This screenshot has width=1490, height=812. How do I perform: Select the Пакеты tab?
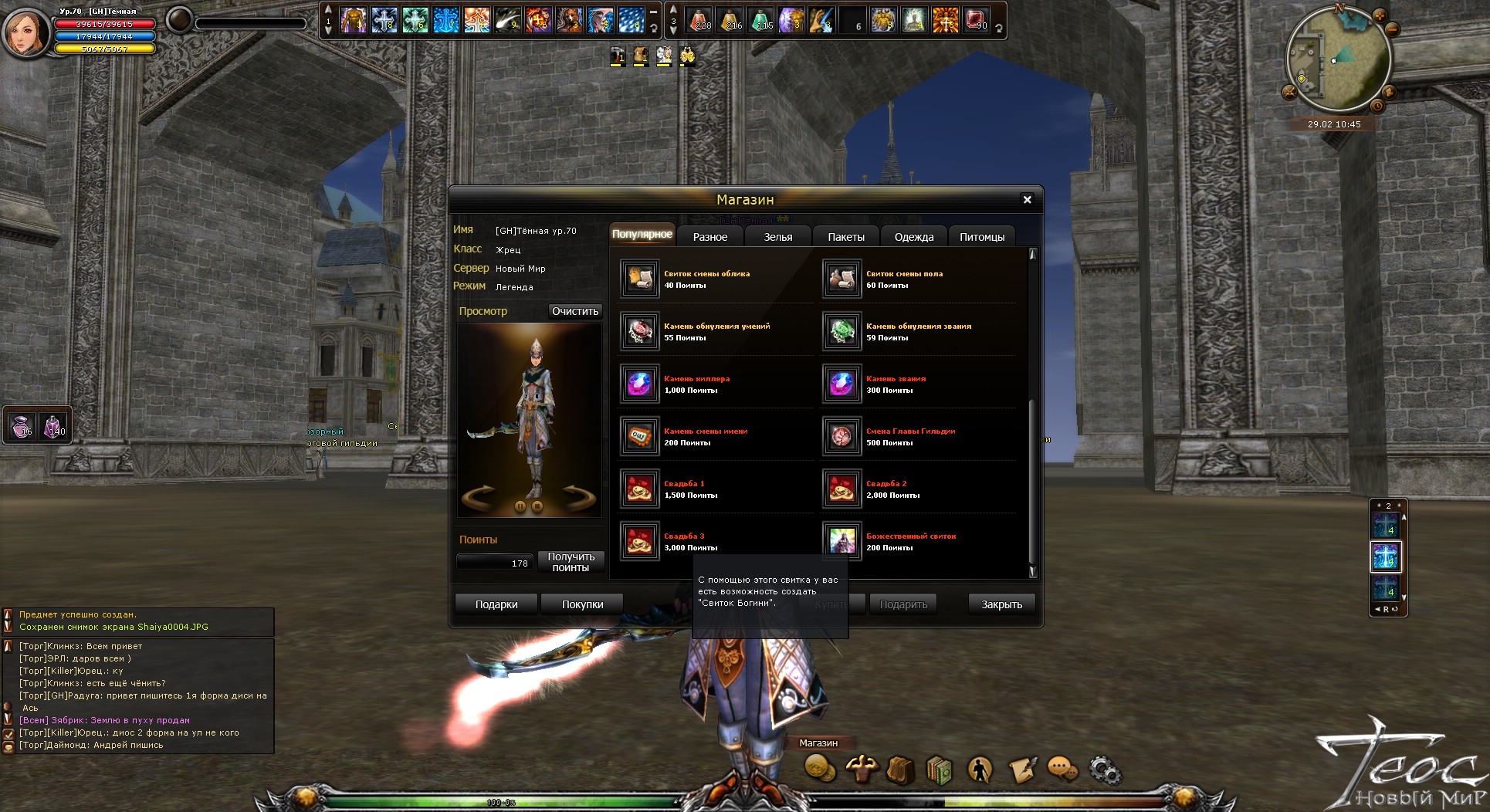click(845, 237)
